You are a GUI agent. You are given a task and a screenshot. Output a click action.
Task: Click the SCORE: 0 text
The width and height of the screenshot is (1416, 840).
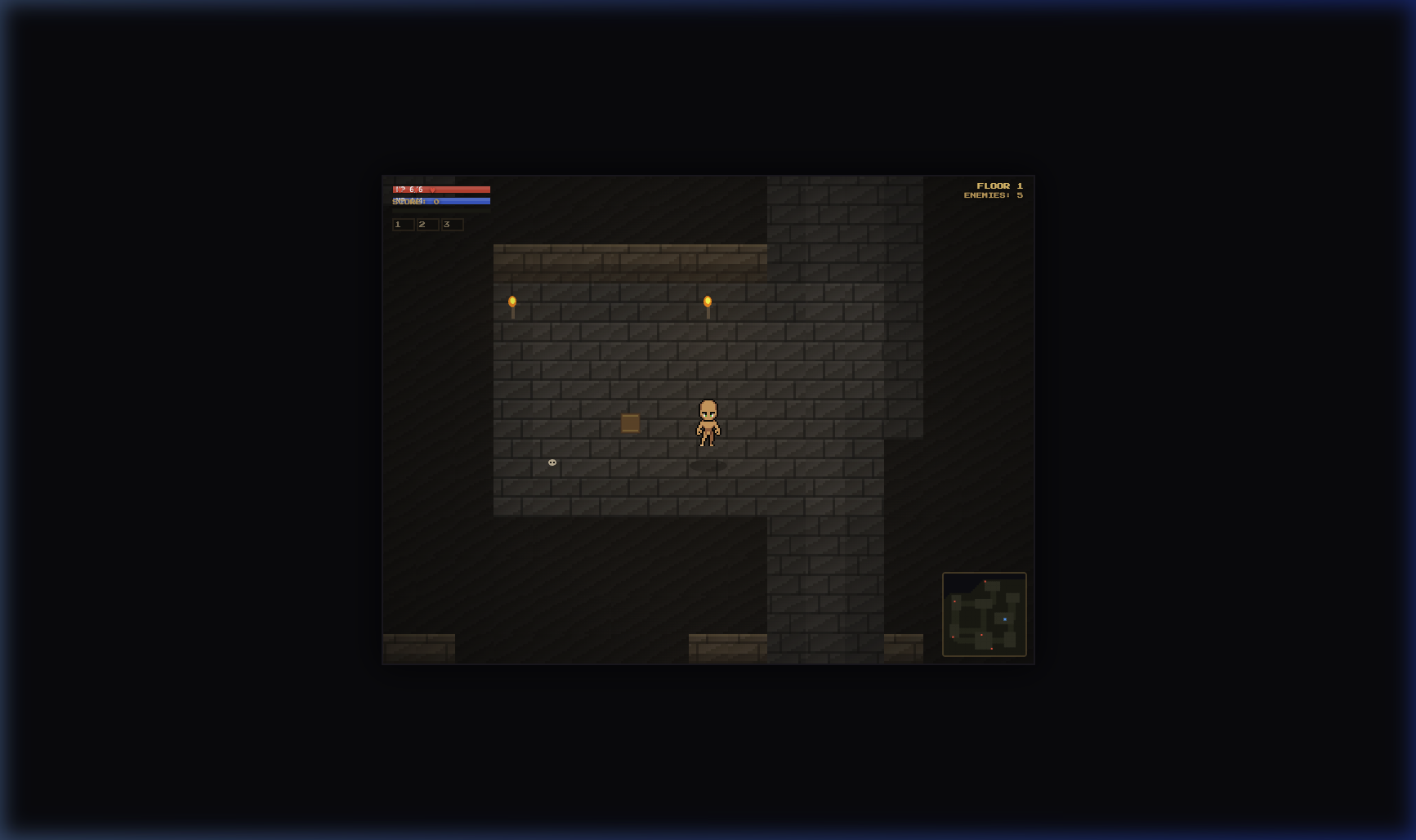click(x=409, y=202)
